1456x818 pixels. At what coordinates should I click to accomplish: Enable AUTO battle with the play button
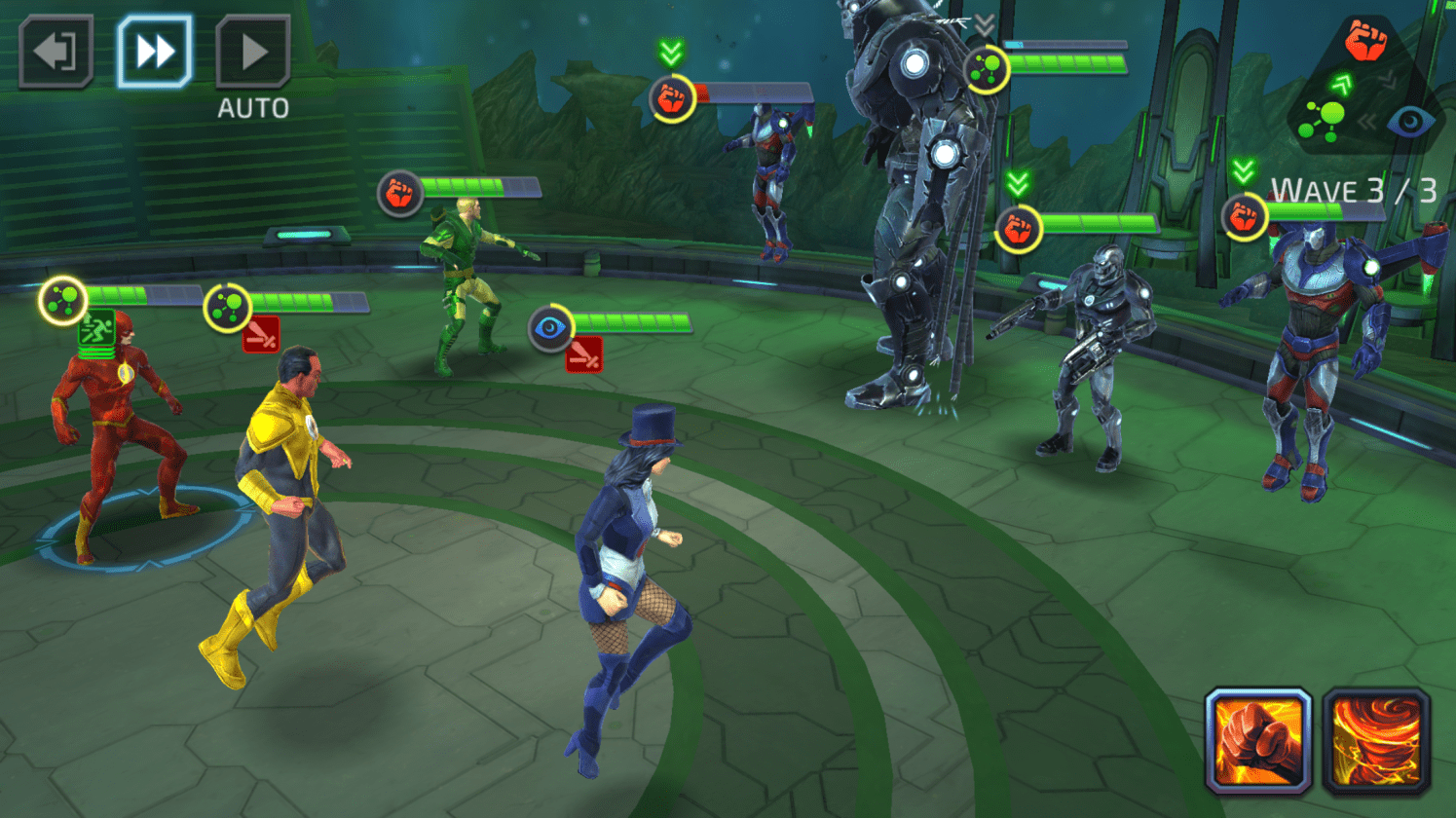(252, 52)
